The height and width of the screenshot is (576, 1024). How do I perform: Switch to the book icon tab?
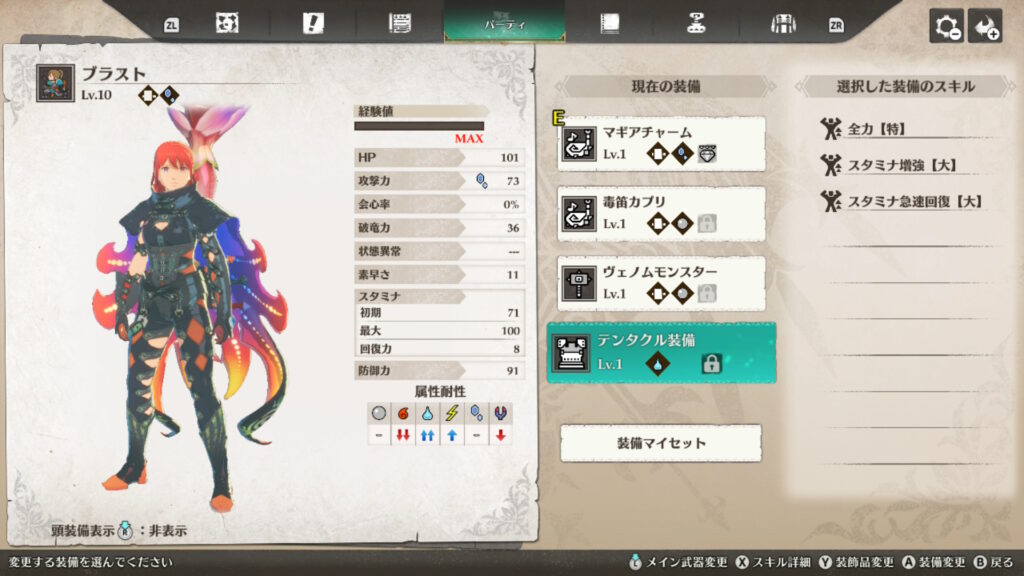click(x=608, y=24)
